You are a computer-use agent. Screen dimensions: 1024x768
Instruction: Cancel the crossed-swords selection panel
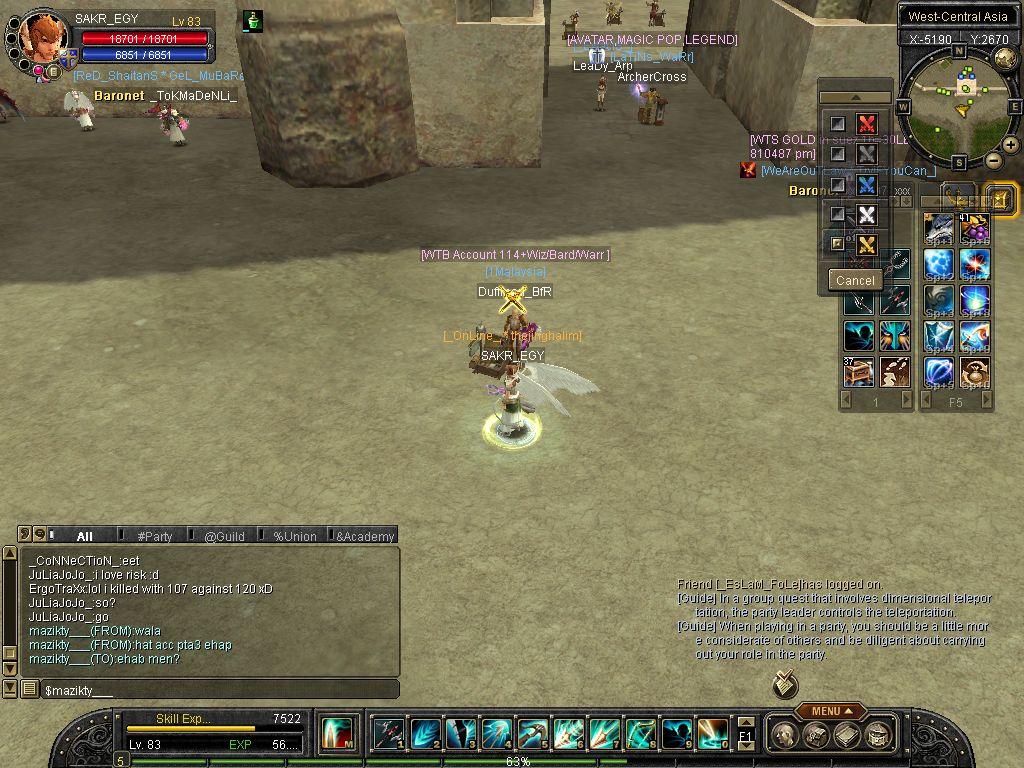click(x=855, y=280)
